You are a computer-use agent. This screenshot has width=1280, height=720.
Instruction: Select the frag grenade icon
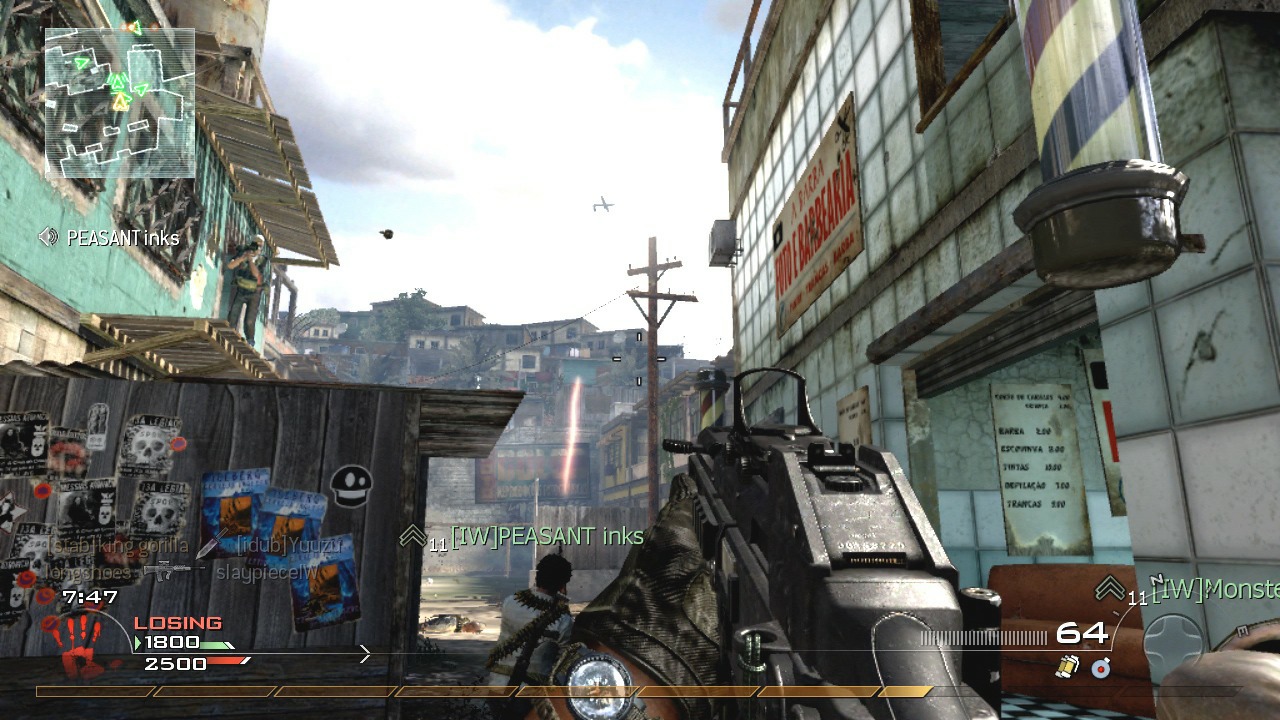(x=1067, y=667)
